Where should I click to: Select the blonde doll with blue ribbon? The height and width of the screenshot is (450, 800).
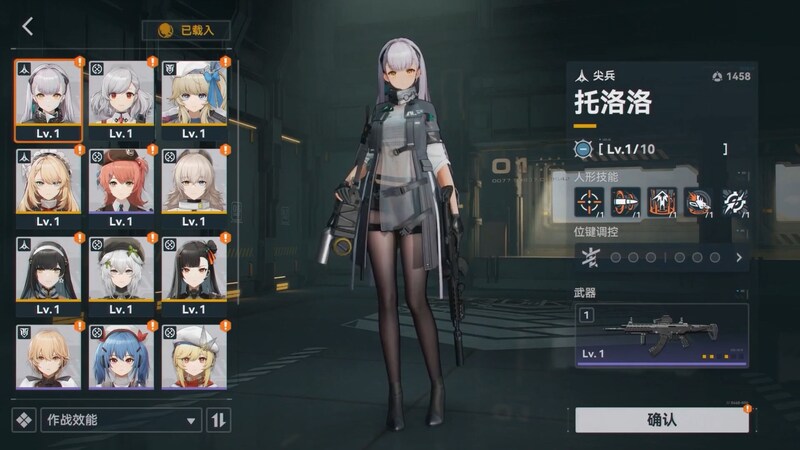pos(194,98)
